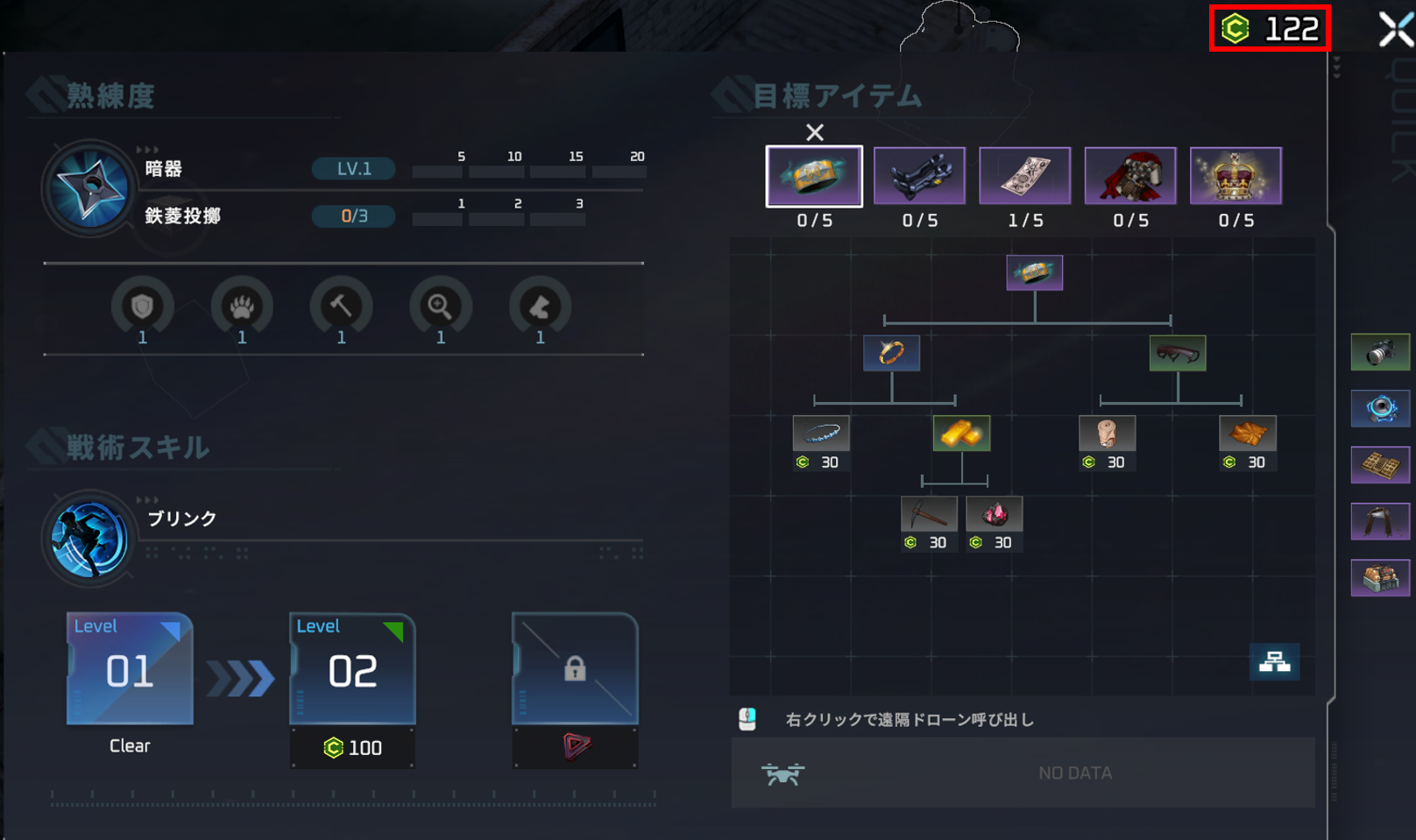Purchase Level 02 skill for 100 credits

click(352, 748)
